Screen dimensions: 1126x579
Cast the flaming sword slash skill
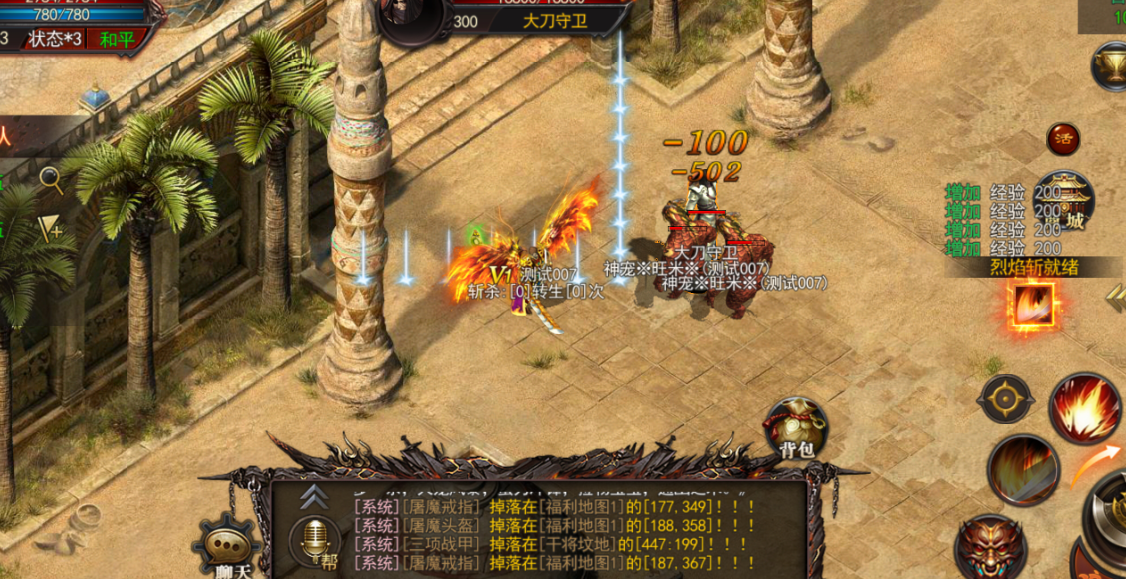pos(1023,469)
